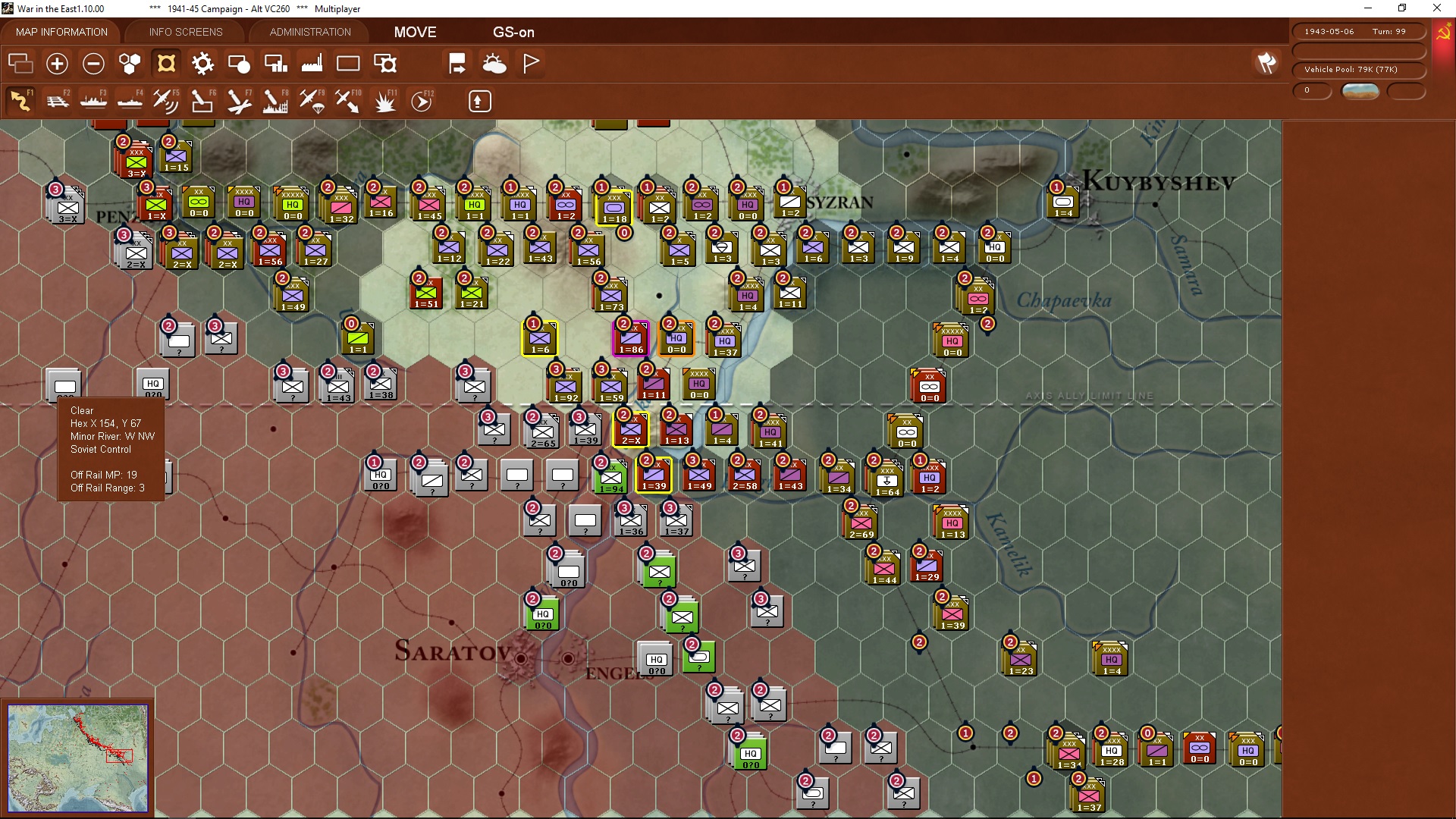The image size is (1456, 819).
Task: Open the INFO SCREENS menu
Action: coord(185,32)
